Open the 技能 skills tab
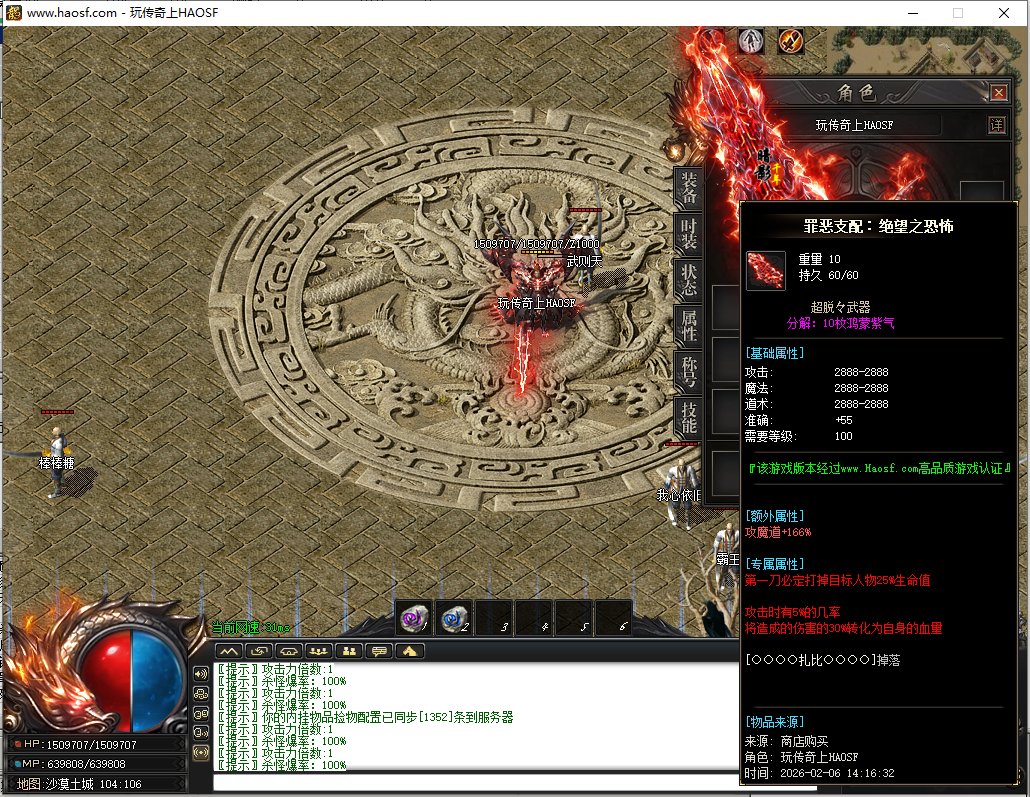 pyautogui.click(x=688, y=416)
